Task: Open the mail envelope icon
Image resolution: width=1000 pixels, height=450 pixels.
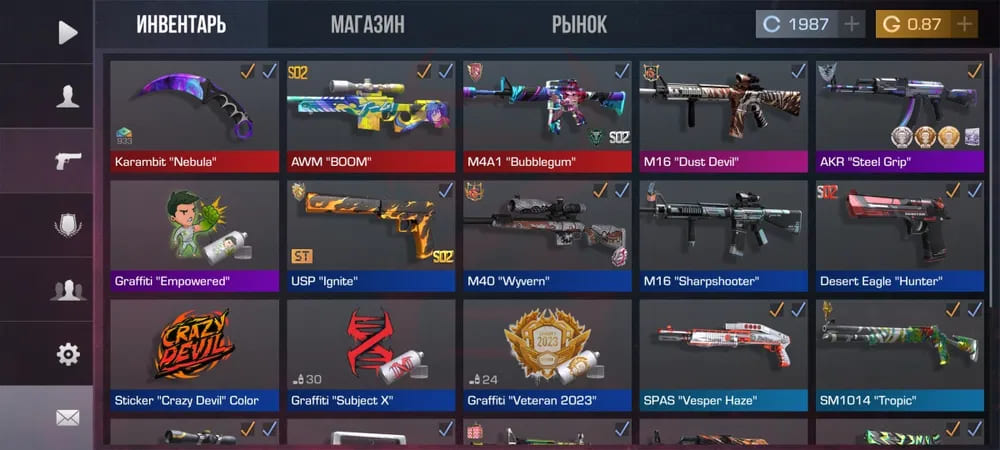Action: 67,418
